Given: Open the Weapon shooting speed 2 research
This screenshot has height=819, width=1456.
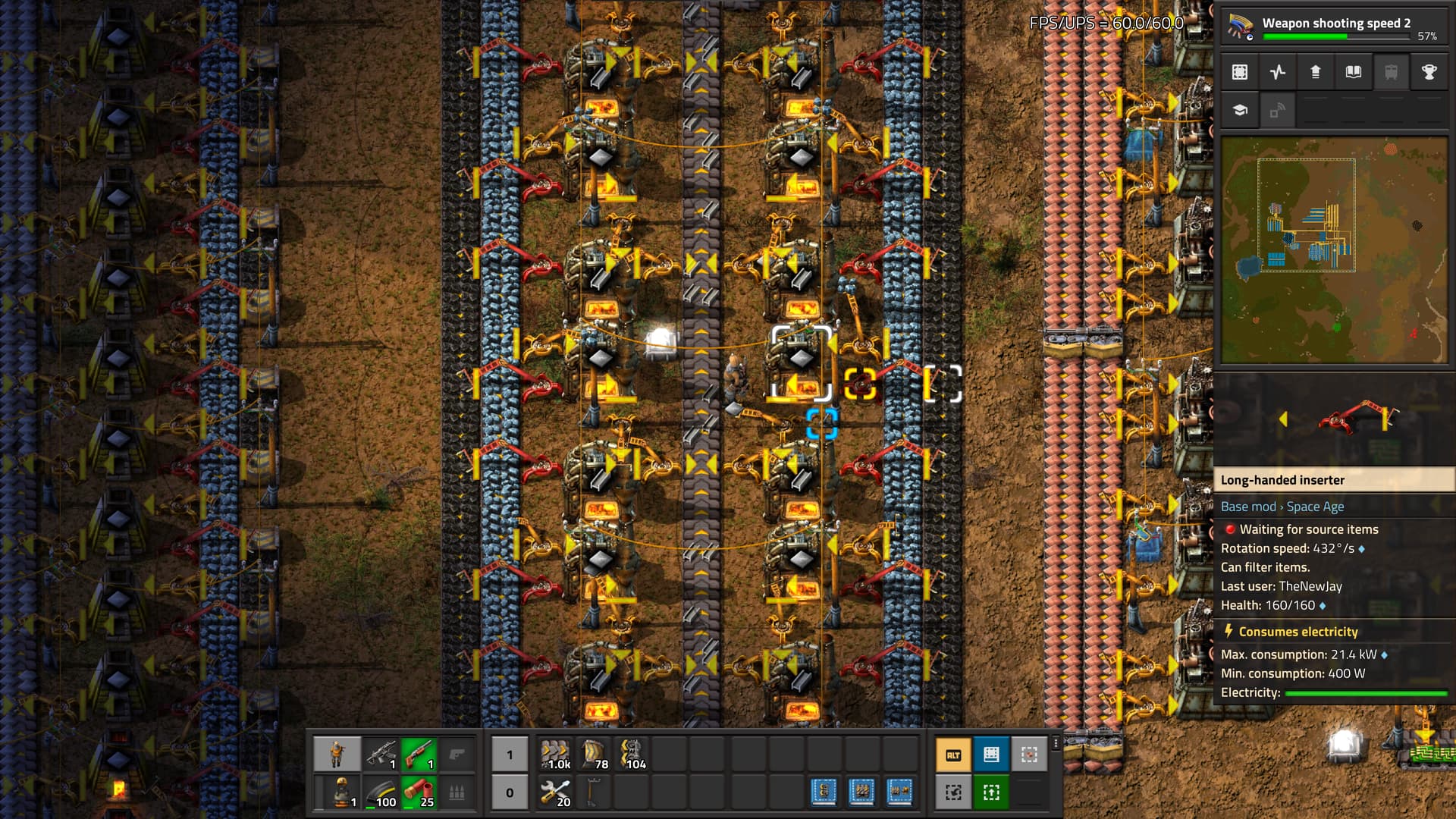Looking at the screenshot, I should [1333, 27].
